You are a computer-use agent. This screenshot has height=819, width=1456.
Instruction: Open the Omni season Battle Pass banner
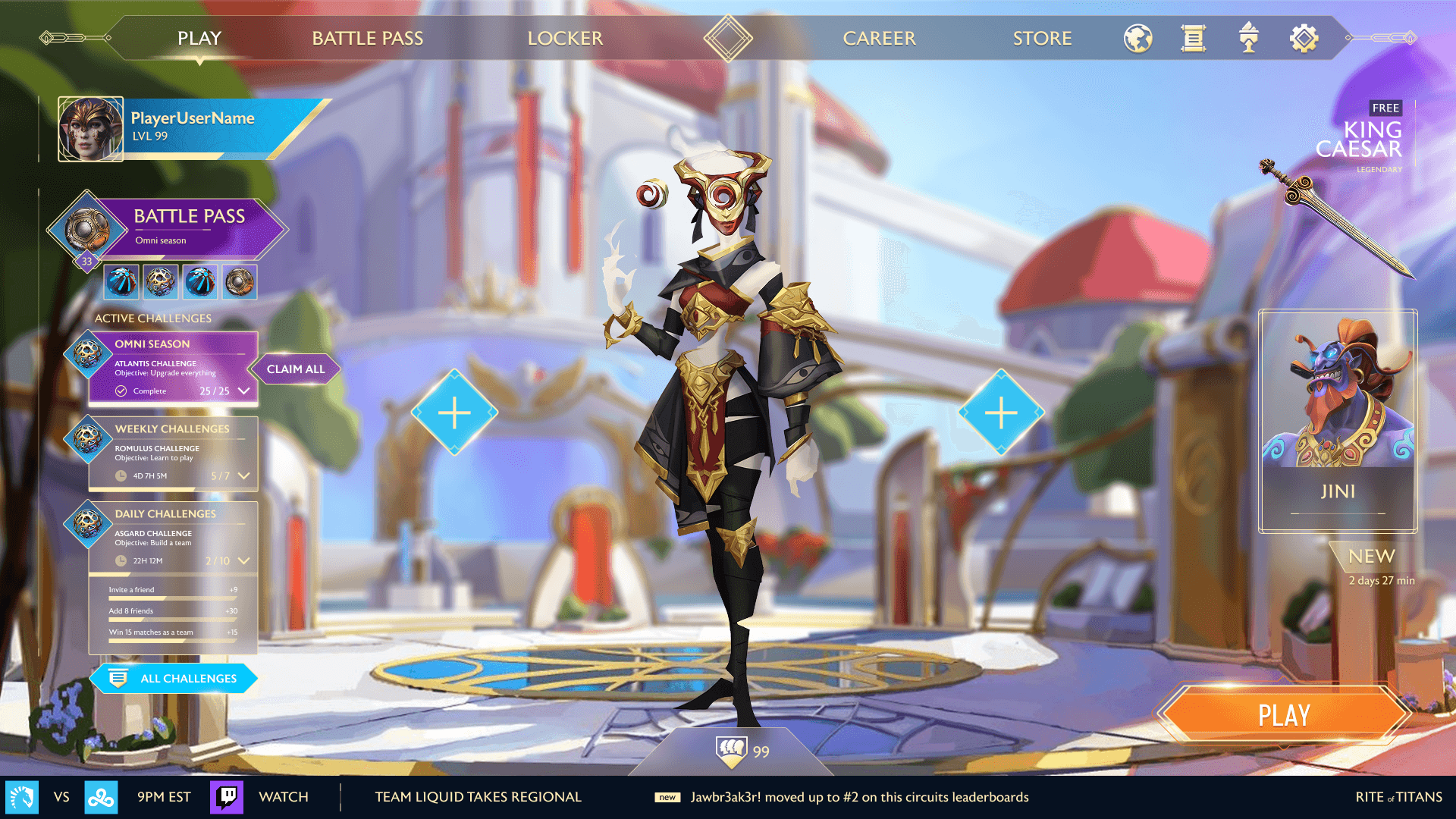click(x=190, y=226)
